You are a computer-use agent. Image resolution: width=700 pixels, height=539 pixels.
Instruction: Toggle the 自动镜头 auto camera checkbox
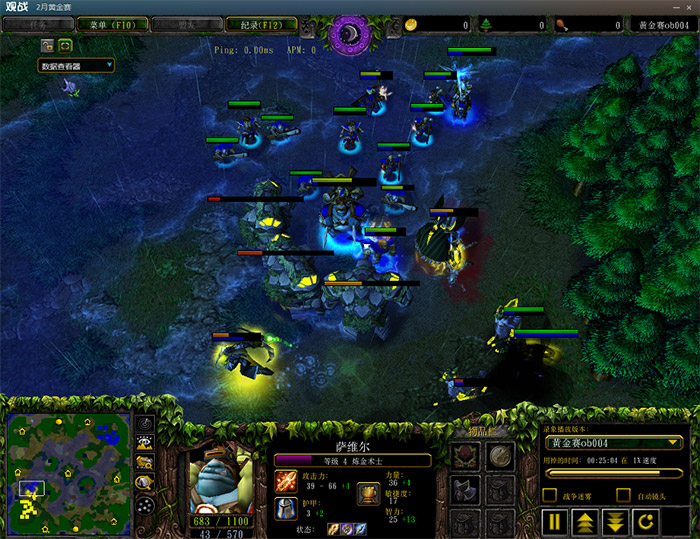tap(623, 495)
